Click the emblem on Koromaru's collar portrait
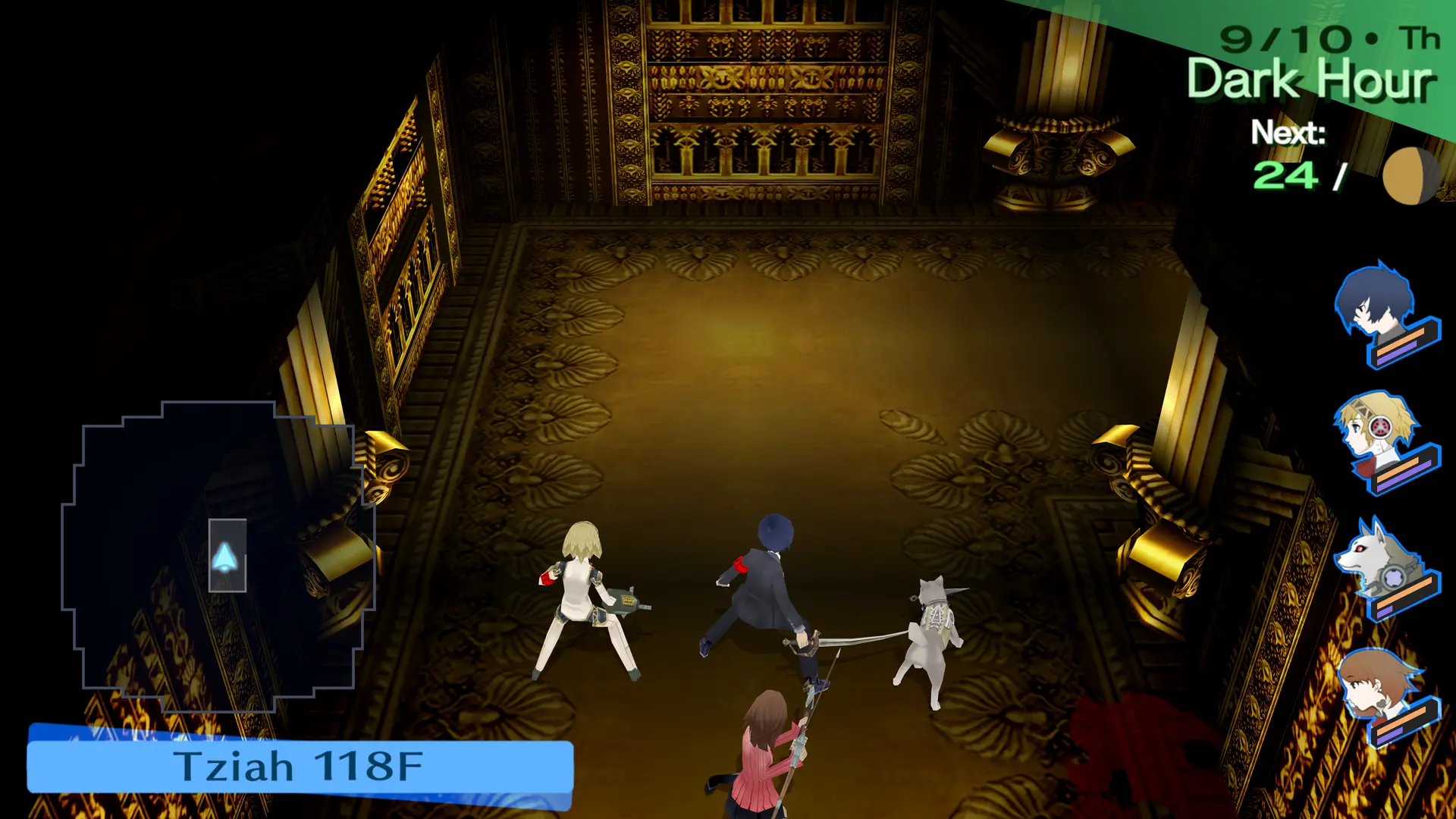 (1393, 578)
